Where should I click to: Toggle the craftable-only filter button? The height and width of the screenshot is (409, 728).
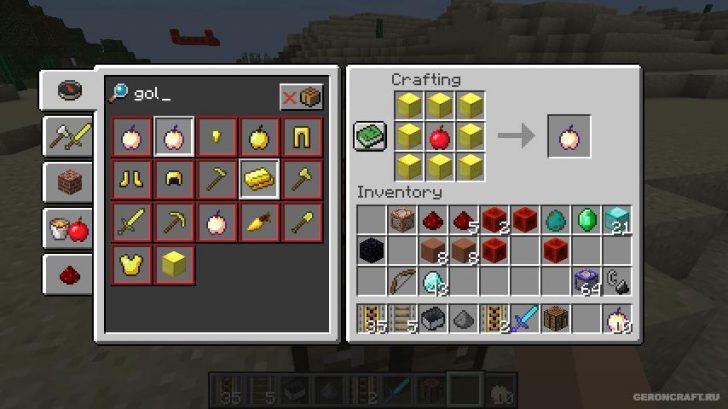pos(301,97)
